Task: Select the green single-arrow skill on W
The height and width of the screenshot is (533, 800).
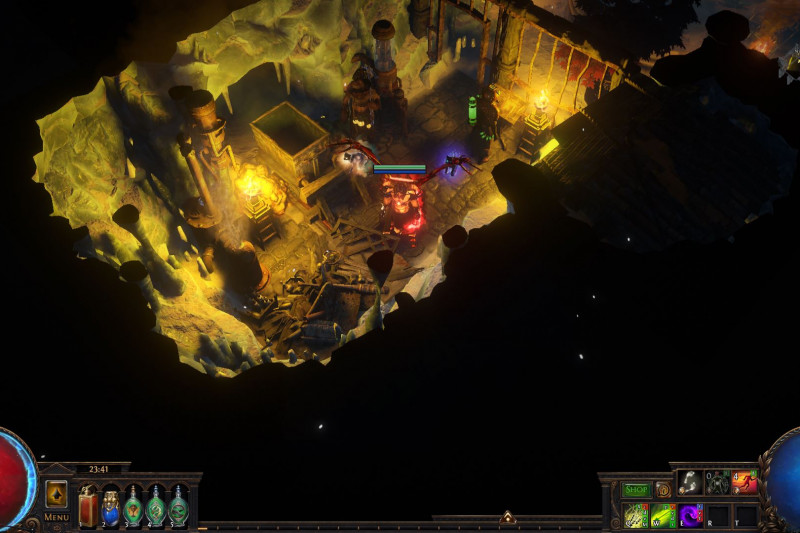Action: click(x=664, y=515)
